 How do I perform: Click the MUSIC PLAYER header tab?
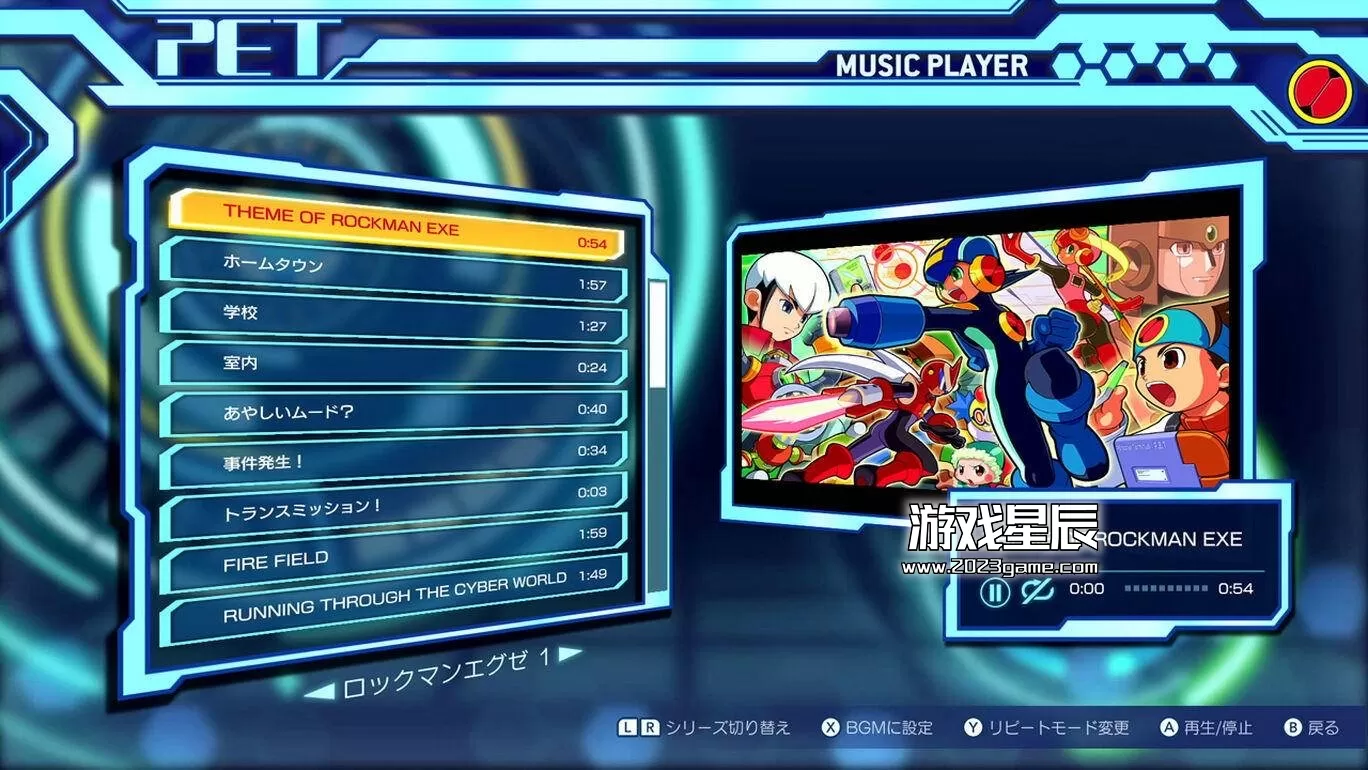click(932, 65)
